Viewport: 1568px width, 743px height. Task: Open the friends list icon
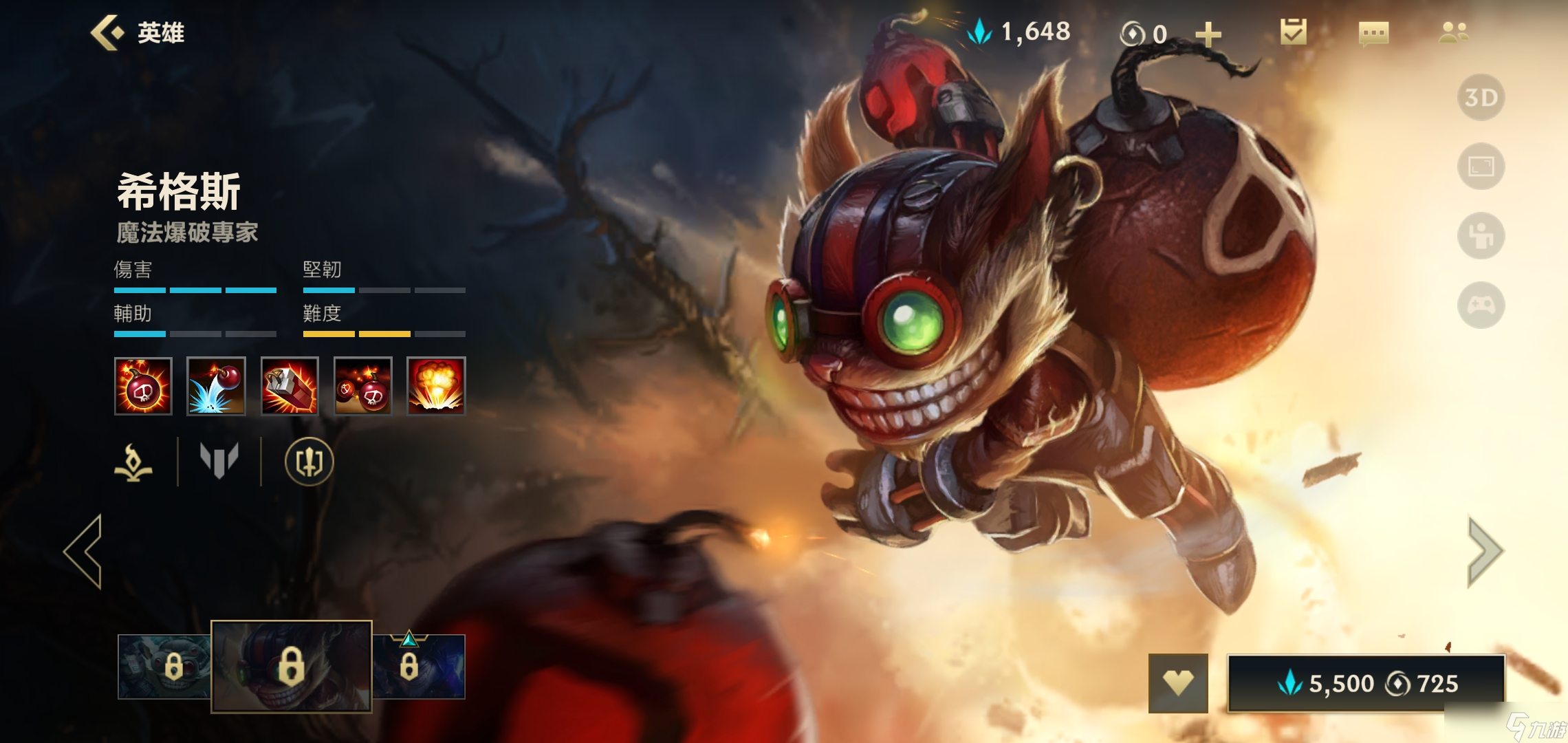tap(1453, 32)
